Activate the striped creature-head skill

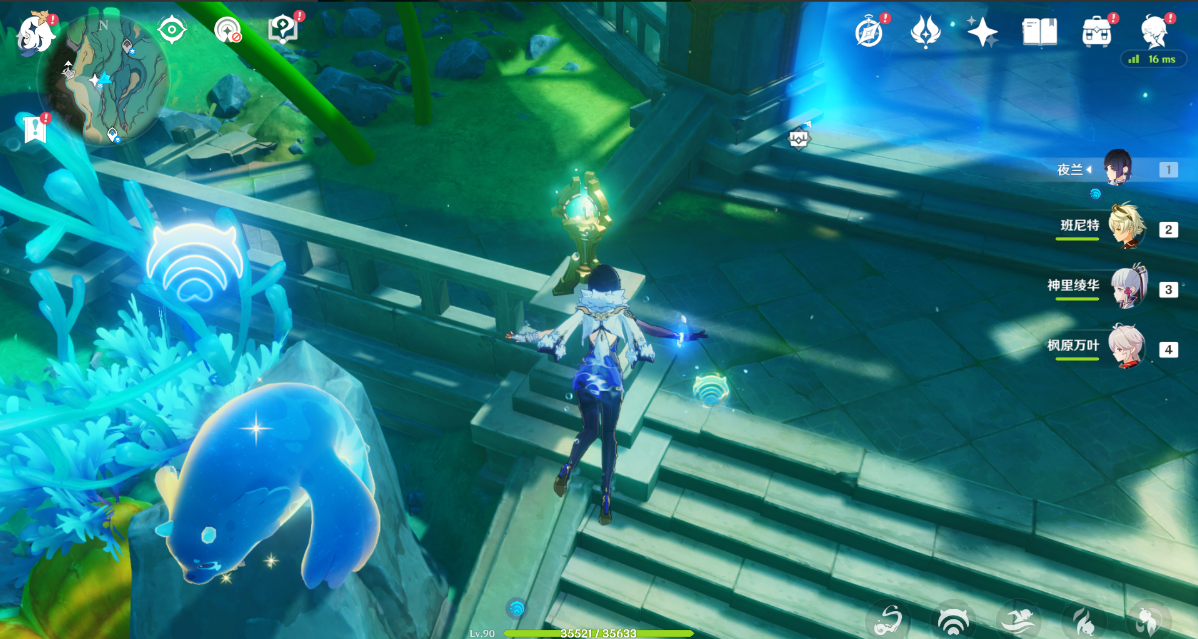point(954,622)
